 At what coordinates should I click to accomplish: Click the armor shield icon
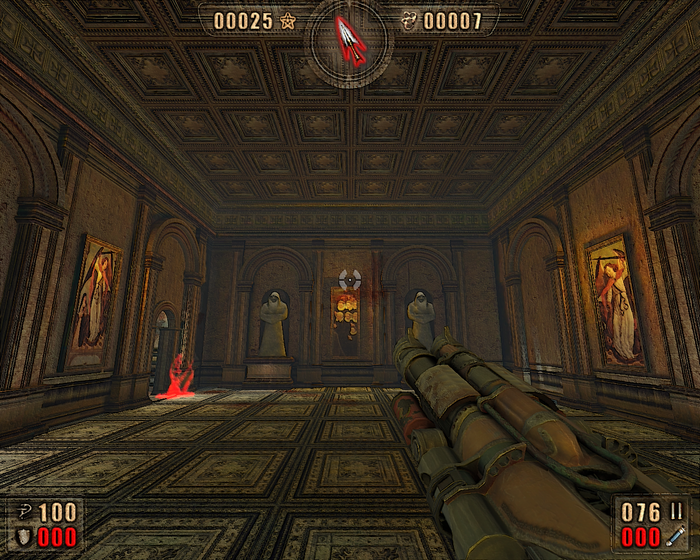click(x=23, y=537)
